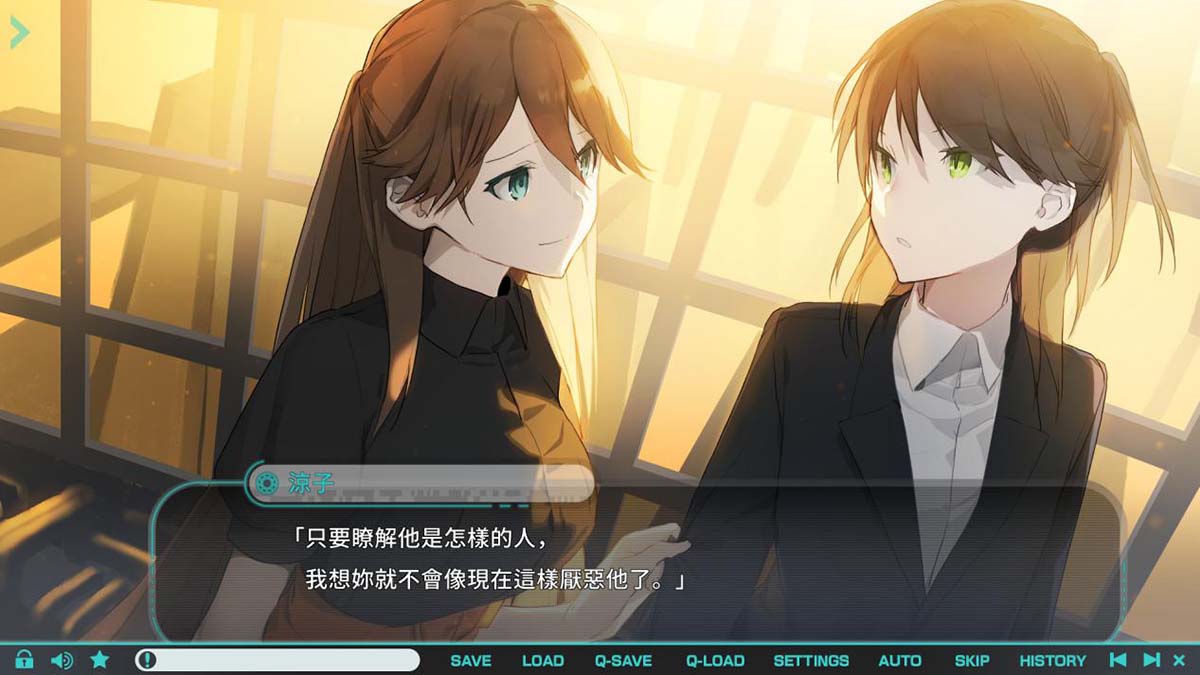Jump back with the previous-scene arrow
This screenshot has height=675, width=1200.
(1119, 660)
